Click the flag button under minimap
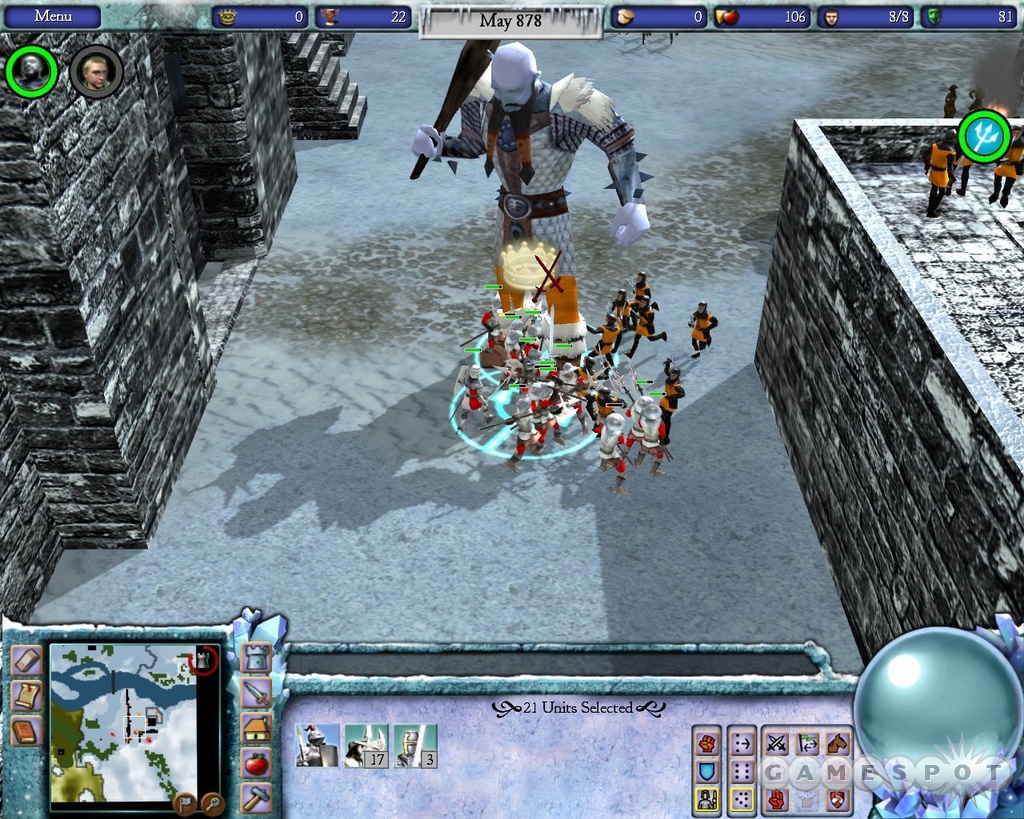This screenshot has height=819, width=1024. 184,800
